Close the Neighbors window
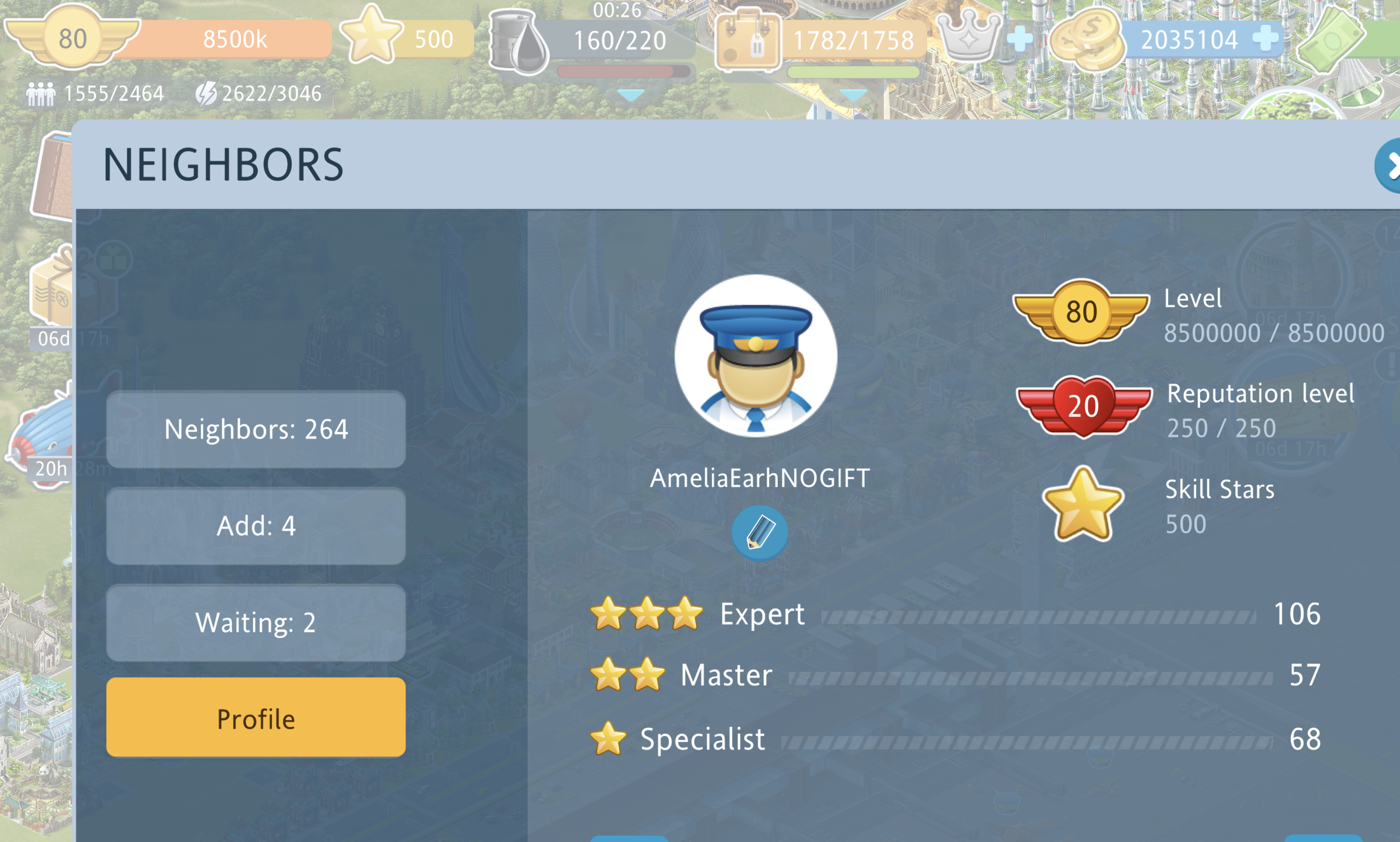The image size is (1400, 842). point(1389,166)
